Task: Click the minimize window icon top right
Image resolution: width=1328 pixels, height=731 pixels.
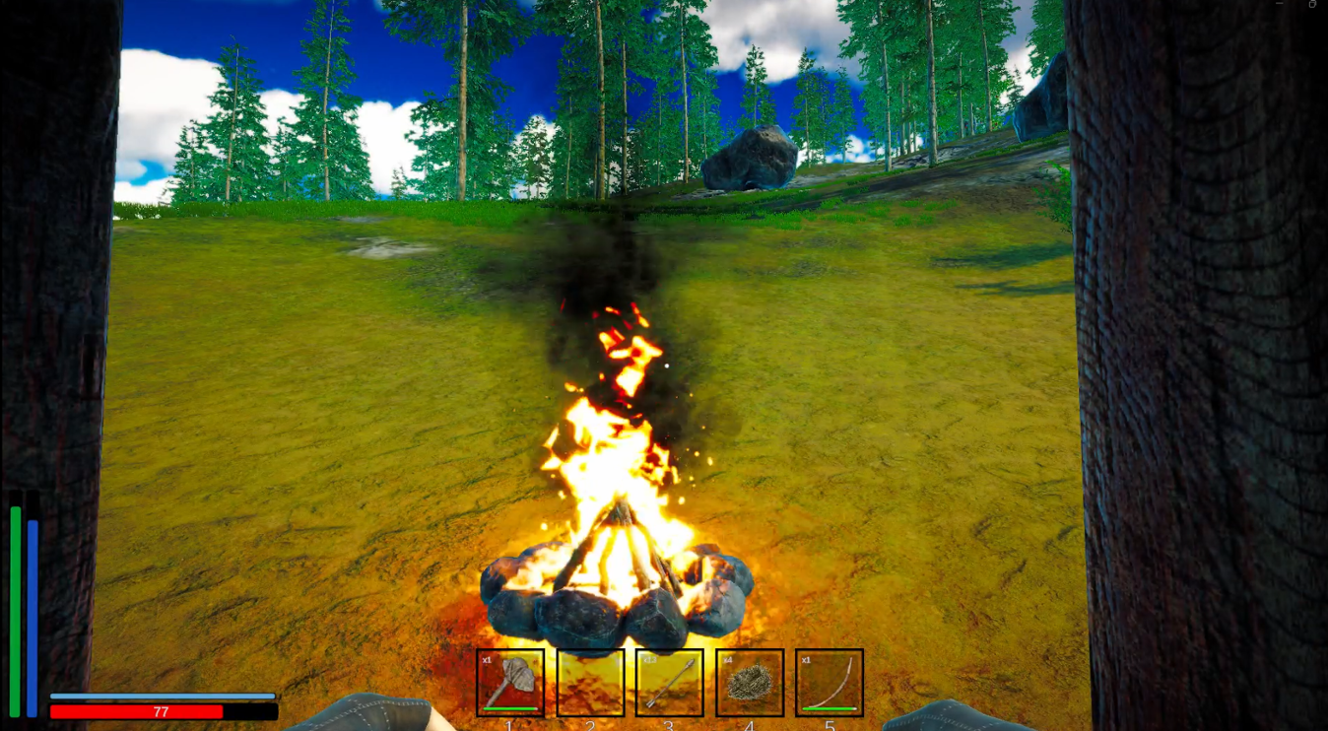Action: [x=1279, y=3]
